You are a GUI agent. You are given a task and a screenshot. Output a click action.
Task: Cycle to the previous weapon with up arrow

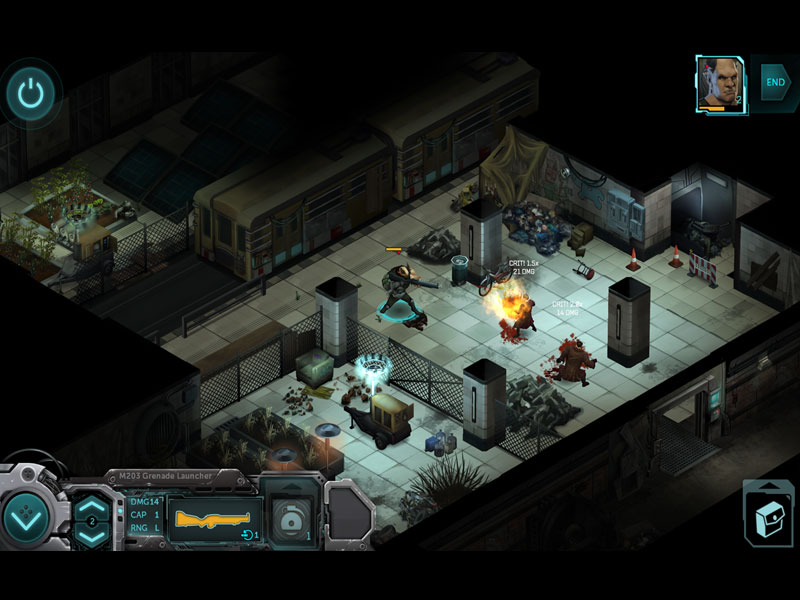[x=91, y=505]
